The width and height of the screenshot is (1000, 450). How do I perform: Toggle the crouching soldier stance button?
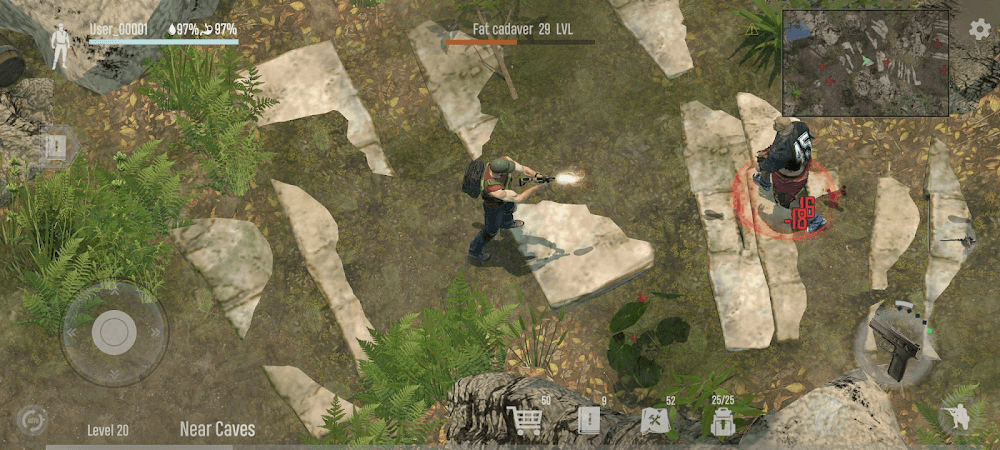pos(958,418)
